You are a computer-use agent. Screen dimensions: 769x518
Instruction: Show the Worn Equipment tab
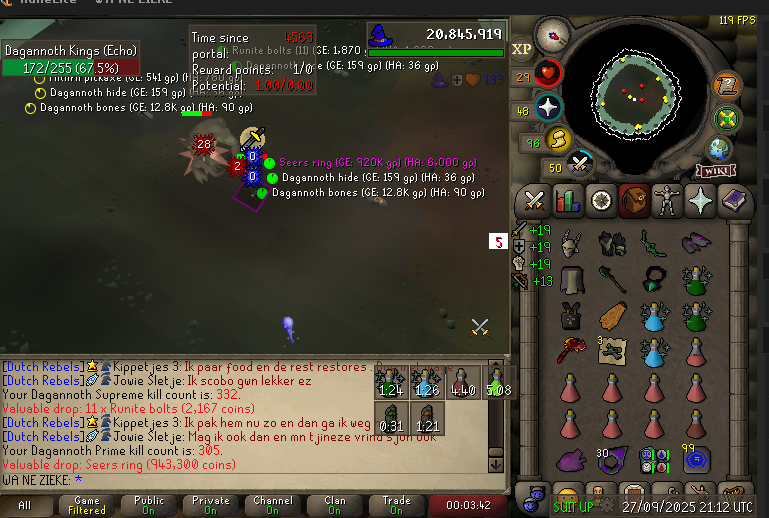click(x=667, y=200)
